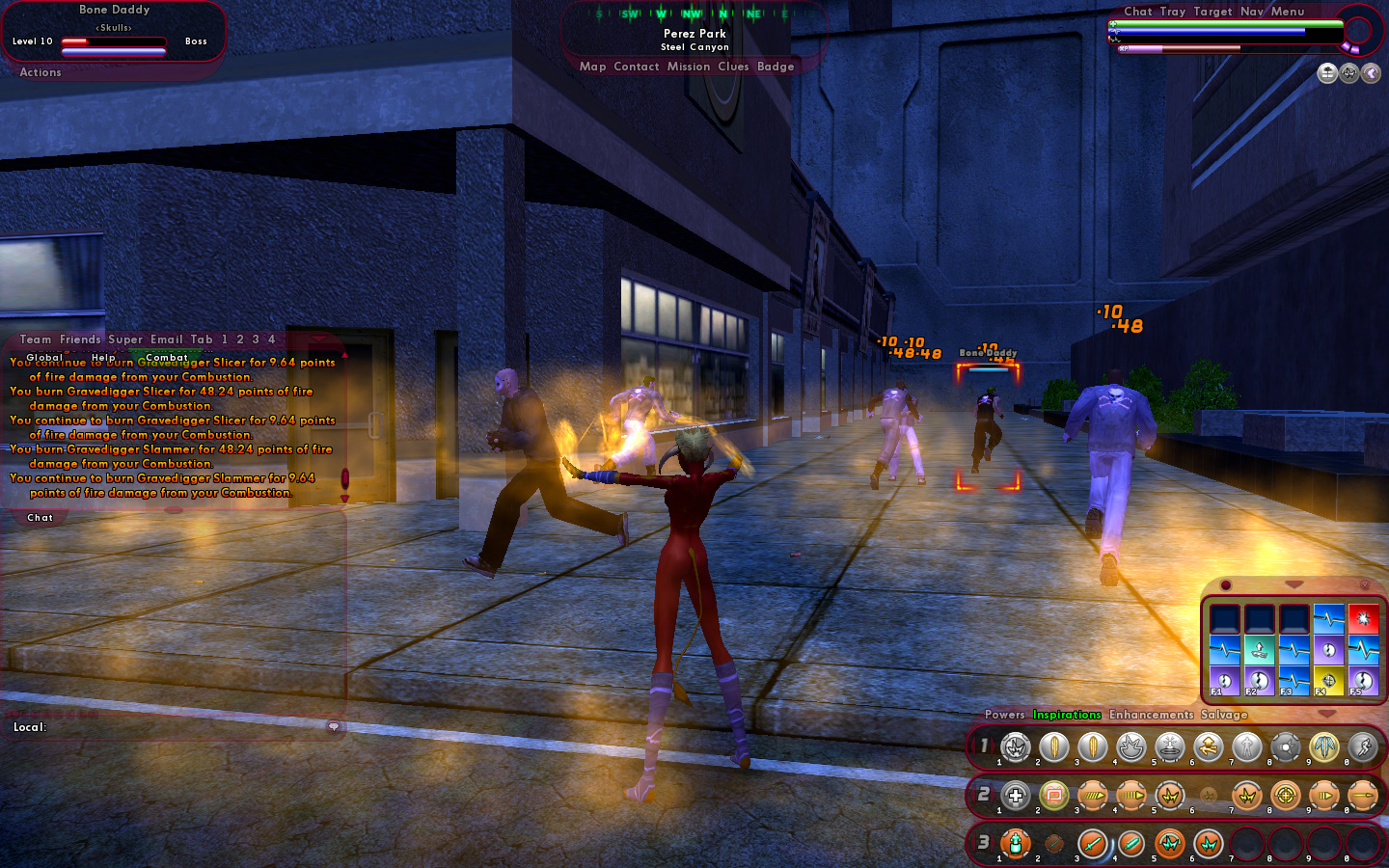Open the Map tab in the Nav bar

pyautogui.click(x=592, y=67)
